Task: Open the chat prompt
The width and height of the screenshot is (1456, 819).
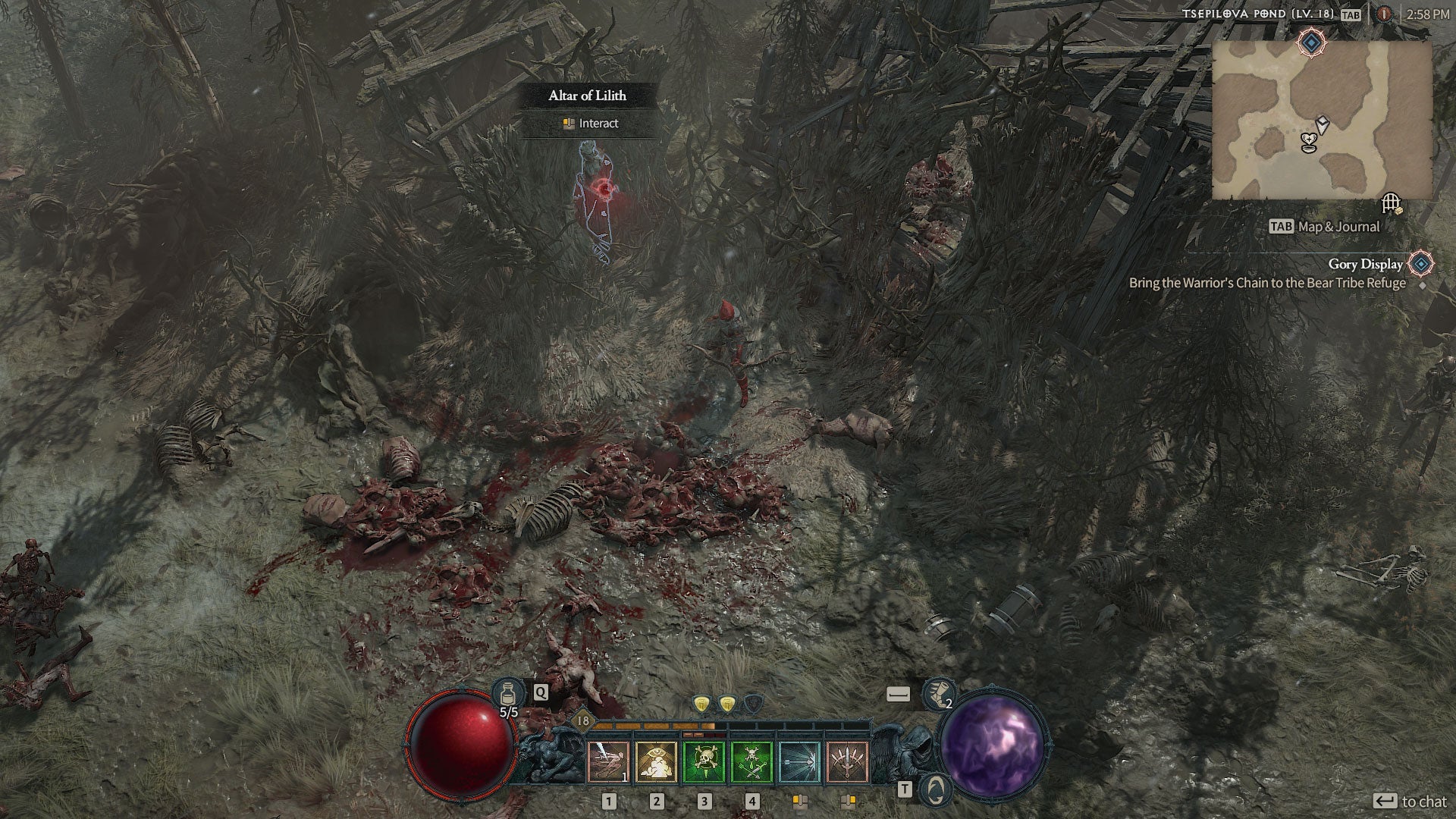Action: (x=1411, y=802)
